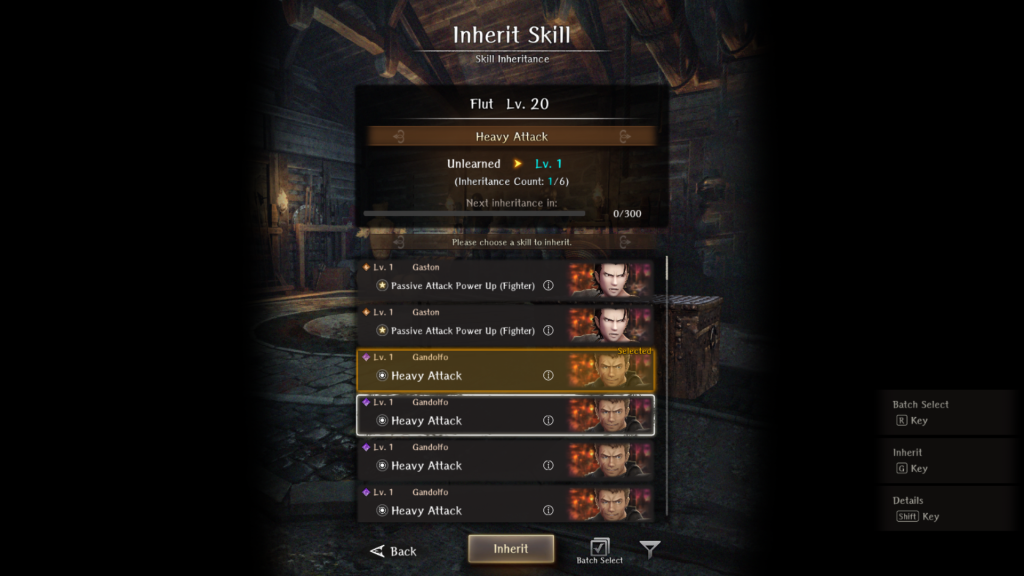Screen dimensions: 1024x576
Task: Open the funnel filter for the skill list
Action: tap(650, 550)
